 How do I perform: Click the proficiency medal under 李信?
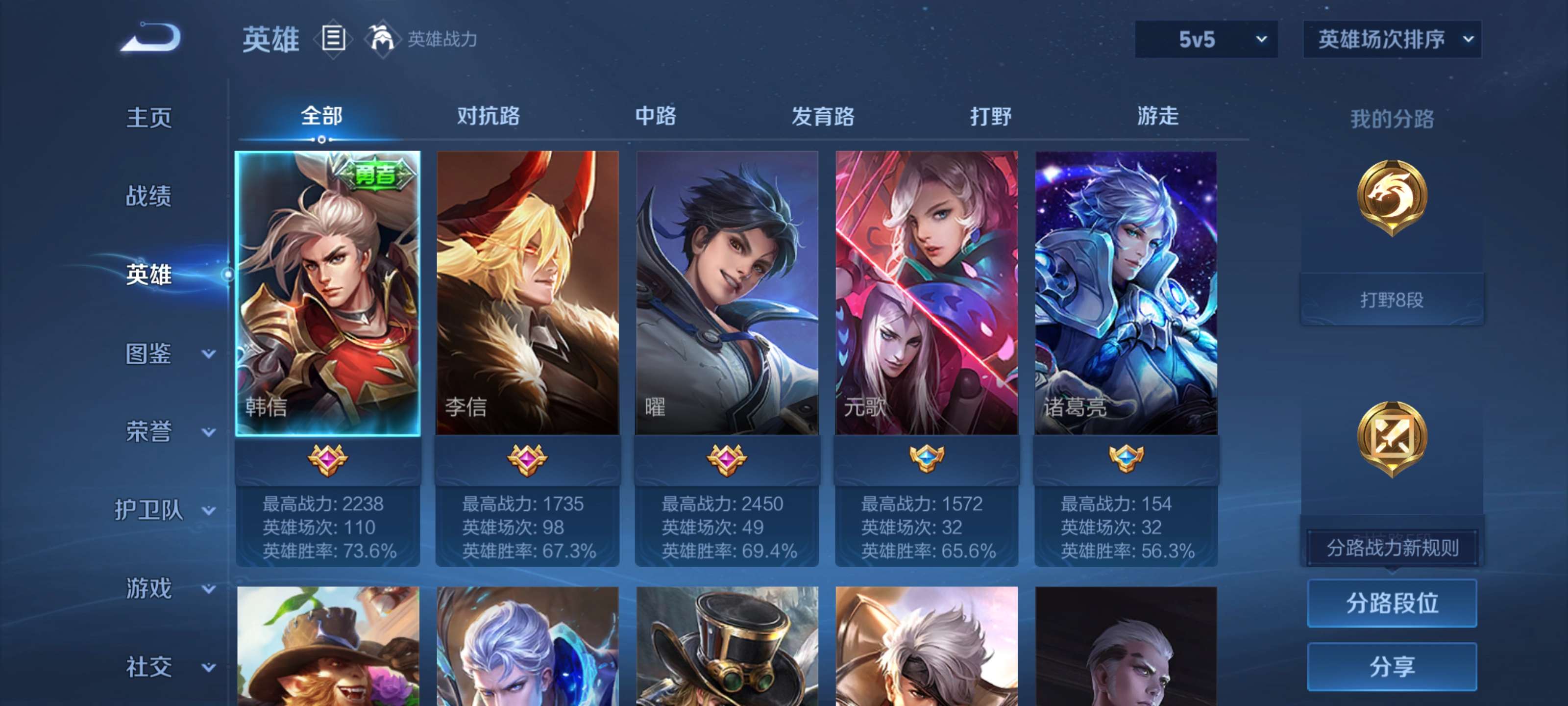527,459
